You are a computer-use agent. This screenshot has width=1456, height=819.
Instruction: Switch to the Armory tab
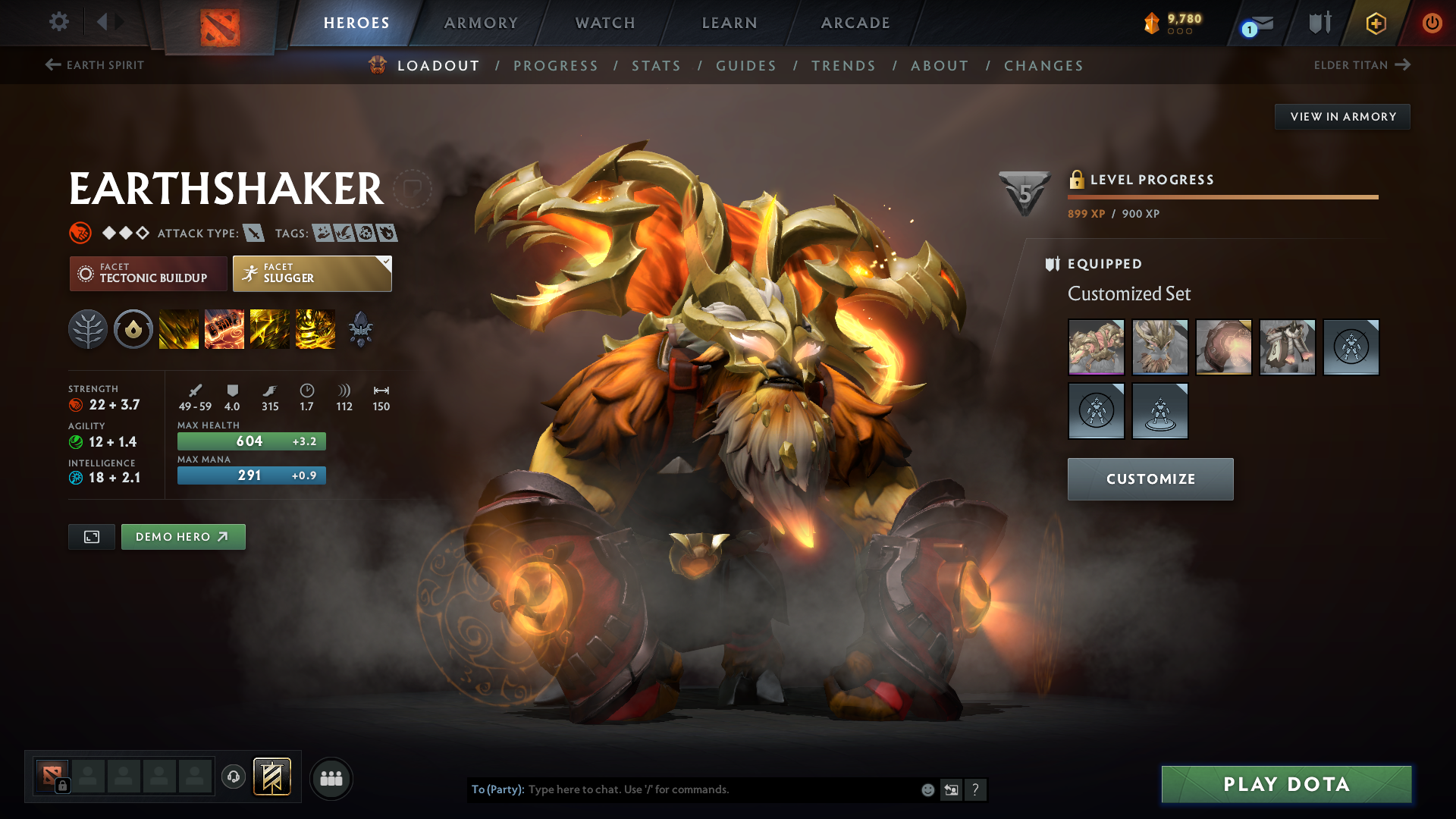[481, 23]
